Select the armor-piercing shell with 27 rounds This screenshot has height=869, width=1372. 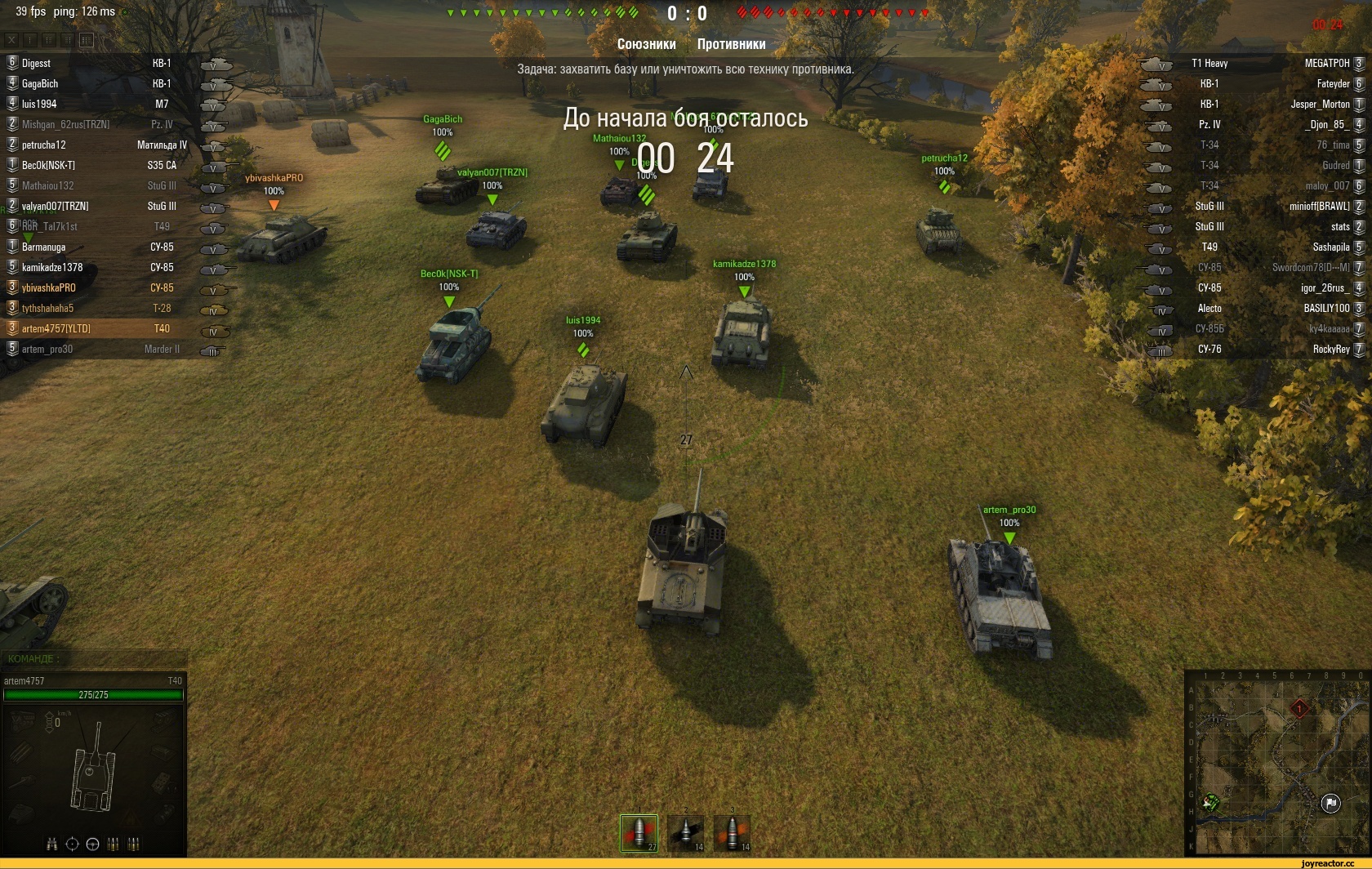point(639,832)
